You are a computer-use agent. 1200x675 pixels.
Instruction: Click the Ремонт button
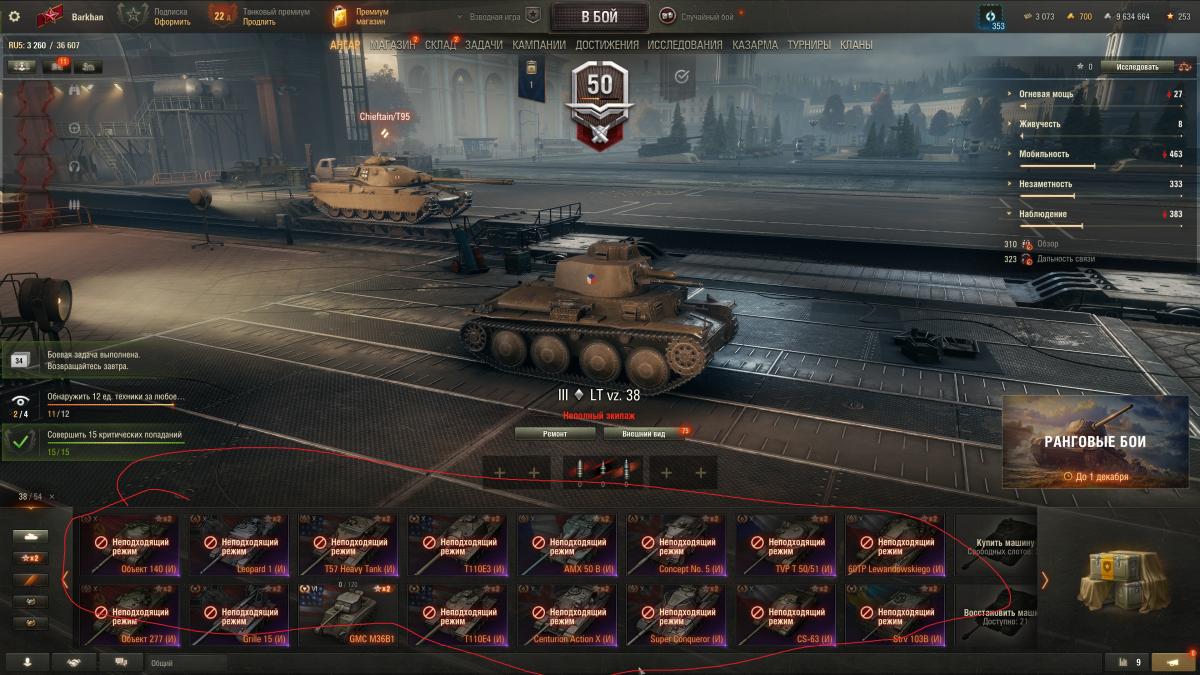pos(555,433)
